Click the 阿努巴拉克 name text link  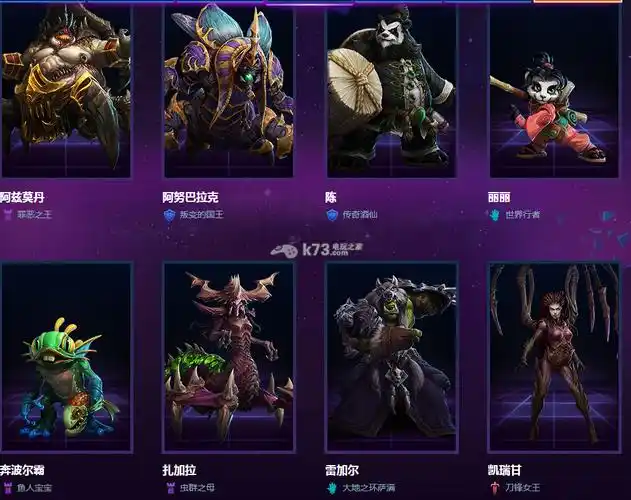point(188,198)
